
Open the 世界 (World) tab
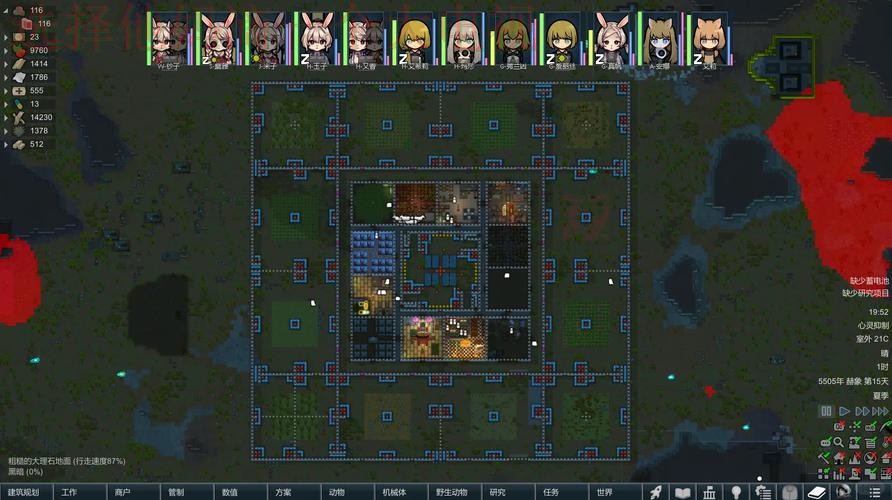click(604, 492)
